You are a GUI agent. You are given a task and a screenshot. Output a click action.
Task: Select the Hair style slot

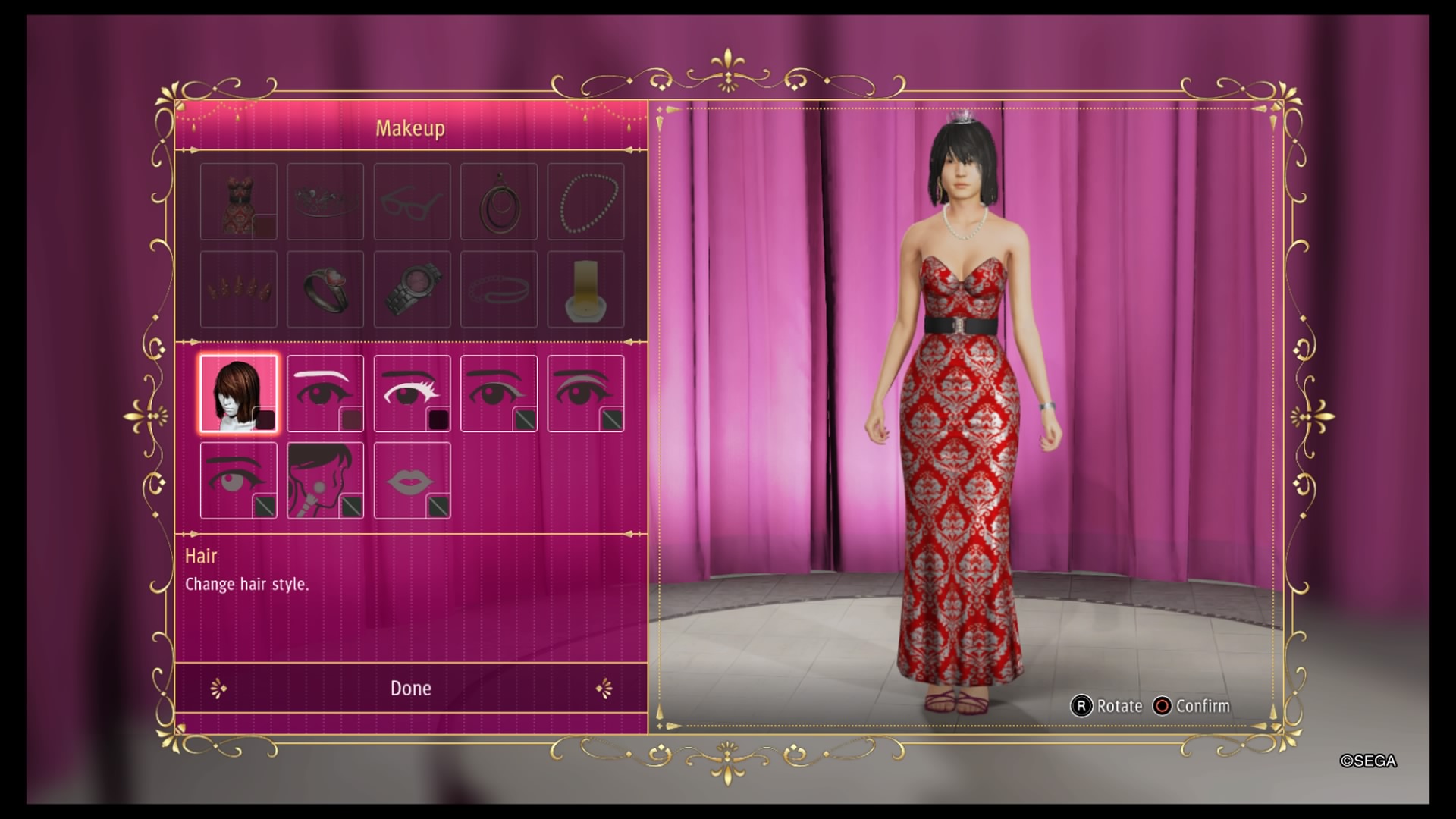pos(238,394)
